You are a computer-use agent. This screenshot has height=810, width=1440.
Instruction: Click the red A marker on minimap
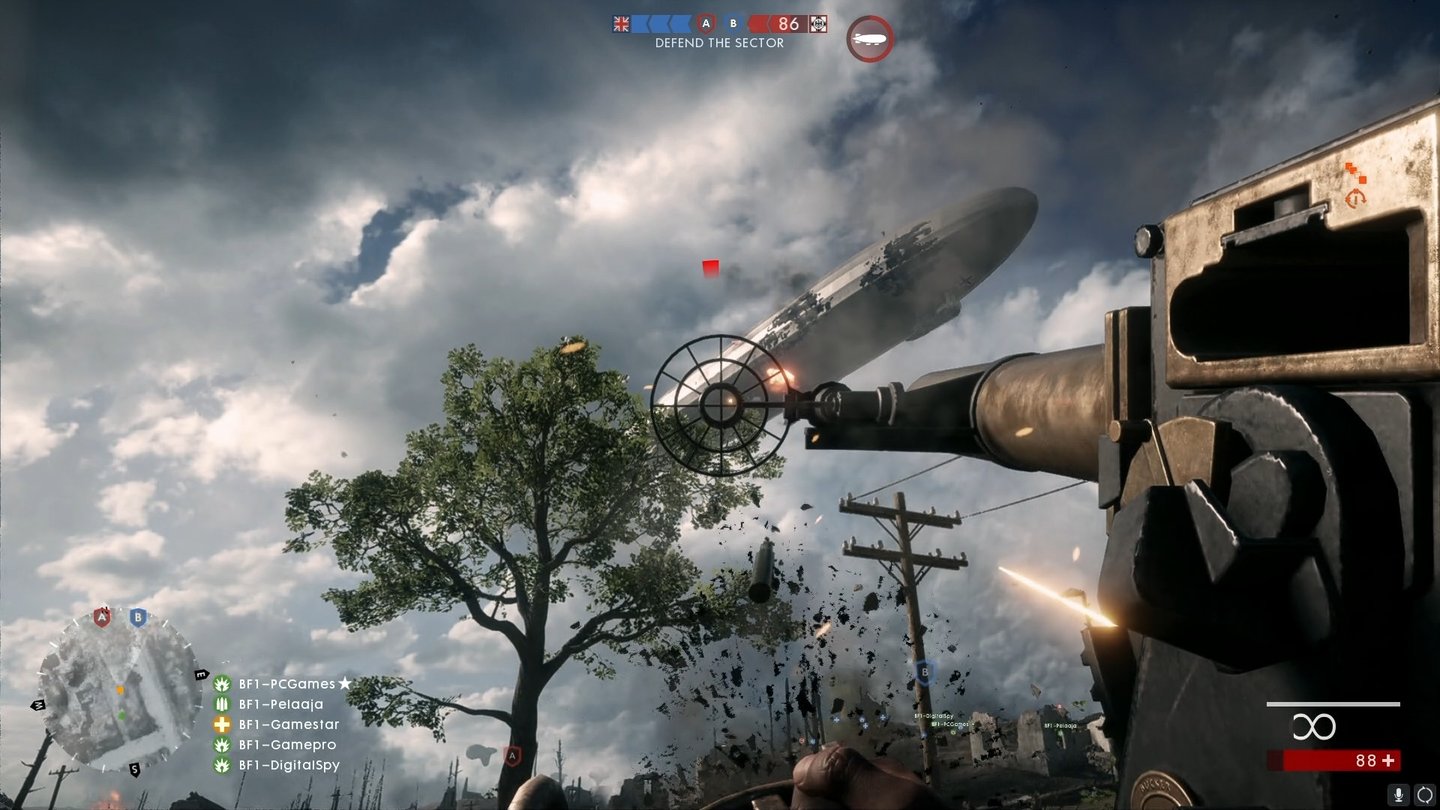click(x=101, y=617)
